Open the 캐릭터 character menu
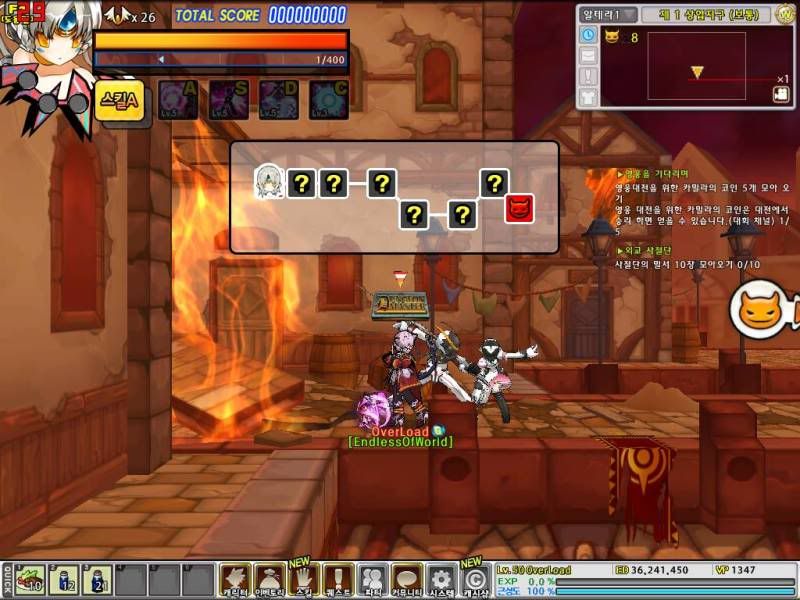The image size is (800, 600). [235, 580]
